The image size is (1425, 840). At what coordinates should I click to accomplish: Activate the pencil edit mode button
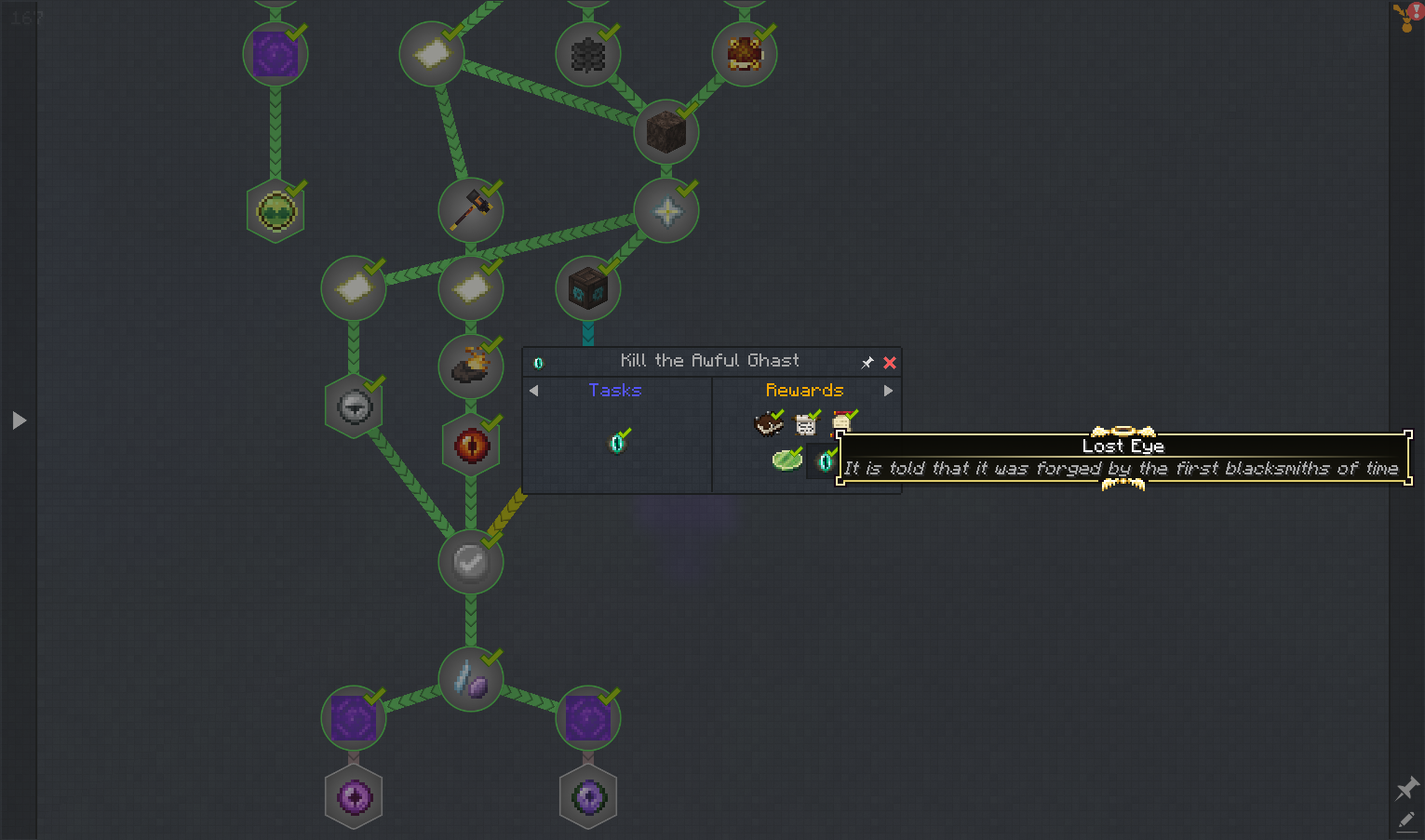tap(1406, 820)
